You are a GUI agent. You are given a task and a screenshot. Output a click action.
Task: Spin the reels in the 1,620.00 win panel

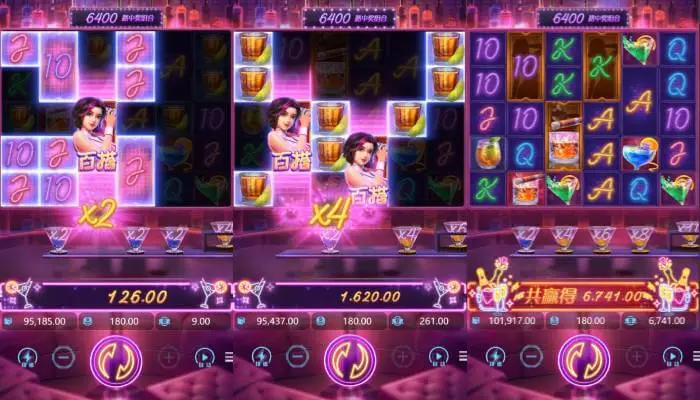point(349,360)
